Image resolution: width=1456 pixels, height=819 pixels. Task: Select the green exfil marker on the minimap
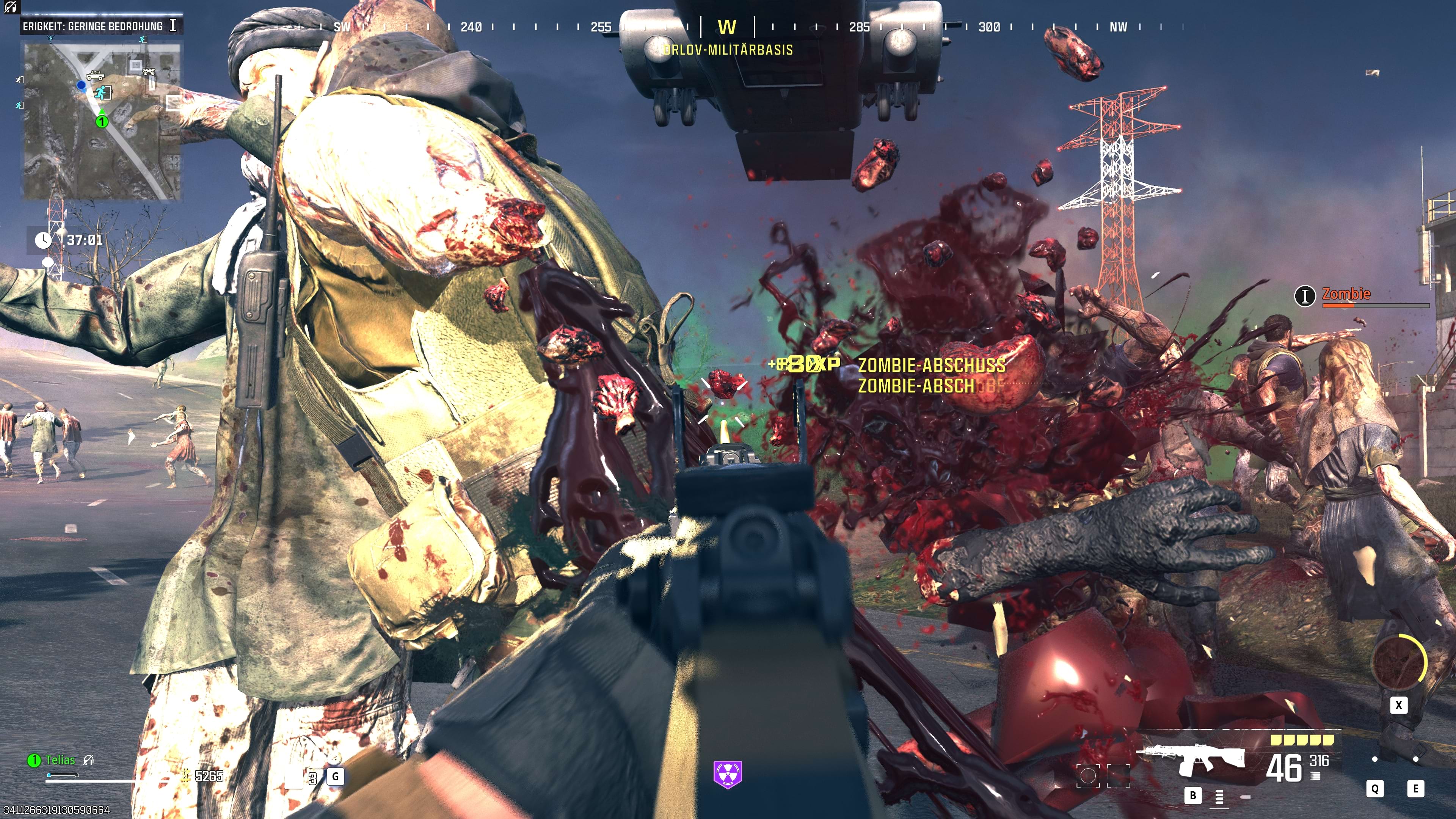(x=102, y=92)
